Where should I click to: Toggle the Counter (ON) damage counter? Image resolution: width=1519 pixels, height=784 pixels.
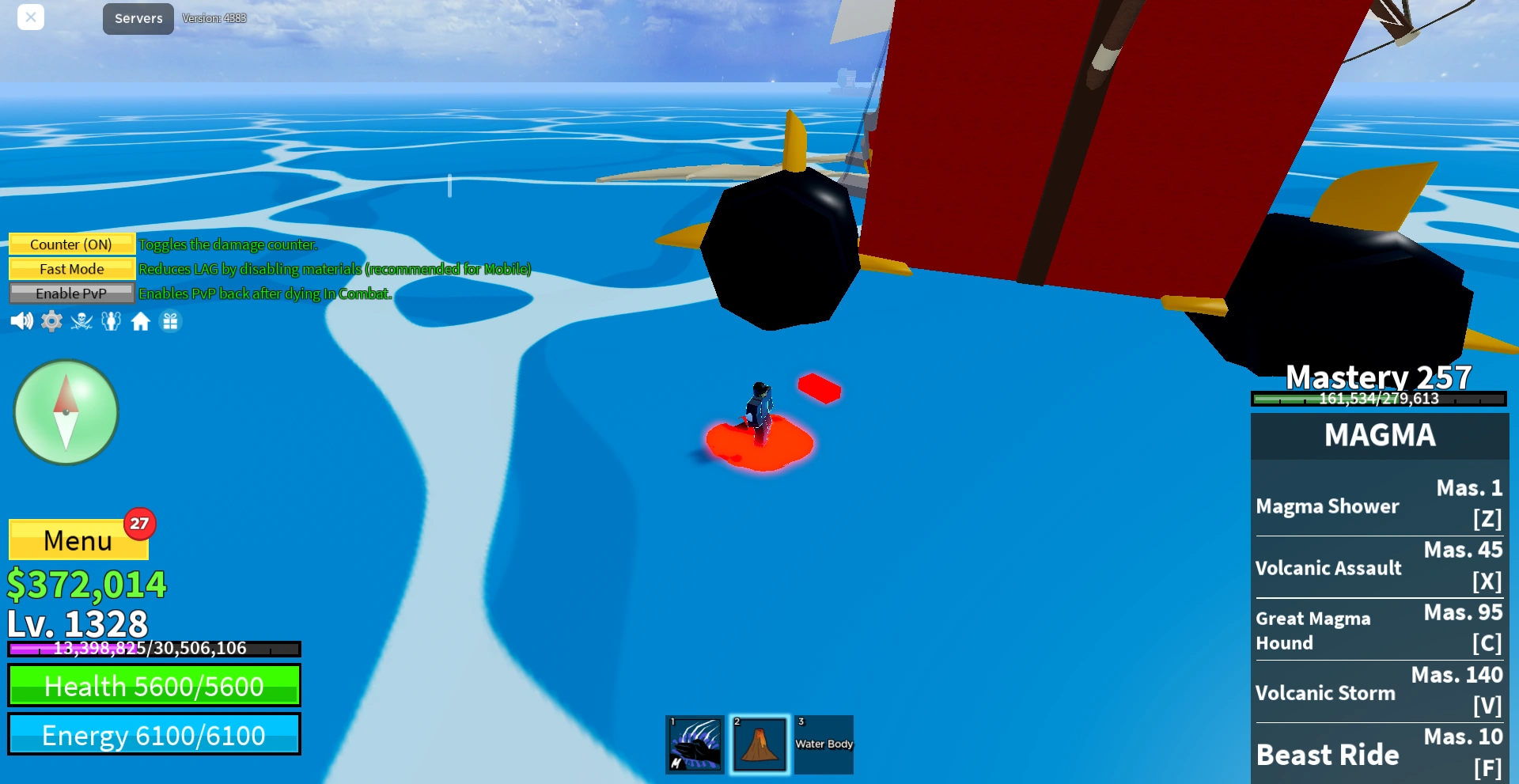coord(71,244)
